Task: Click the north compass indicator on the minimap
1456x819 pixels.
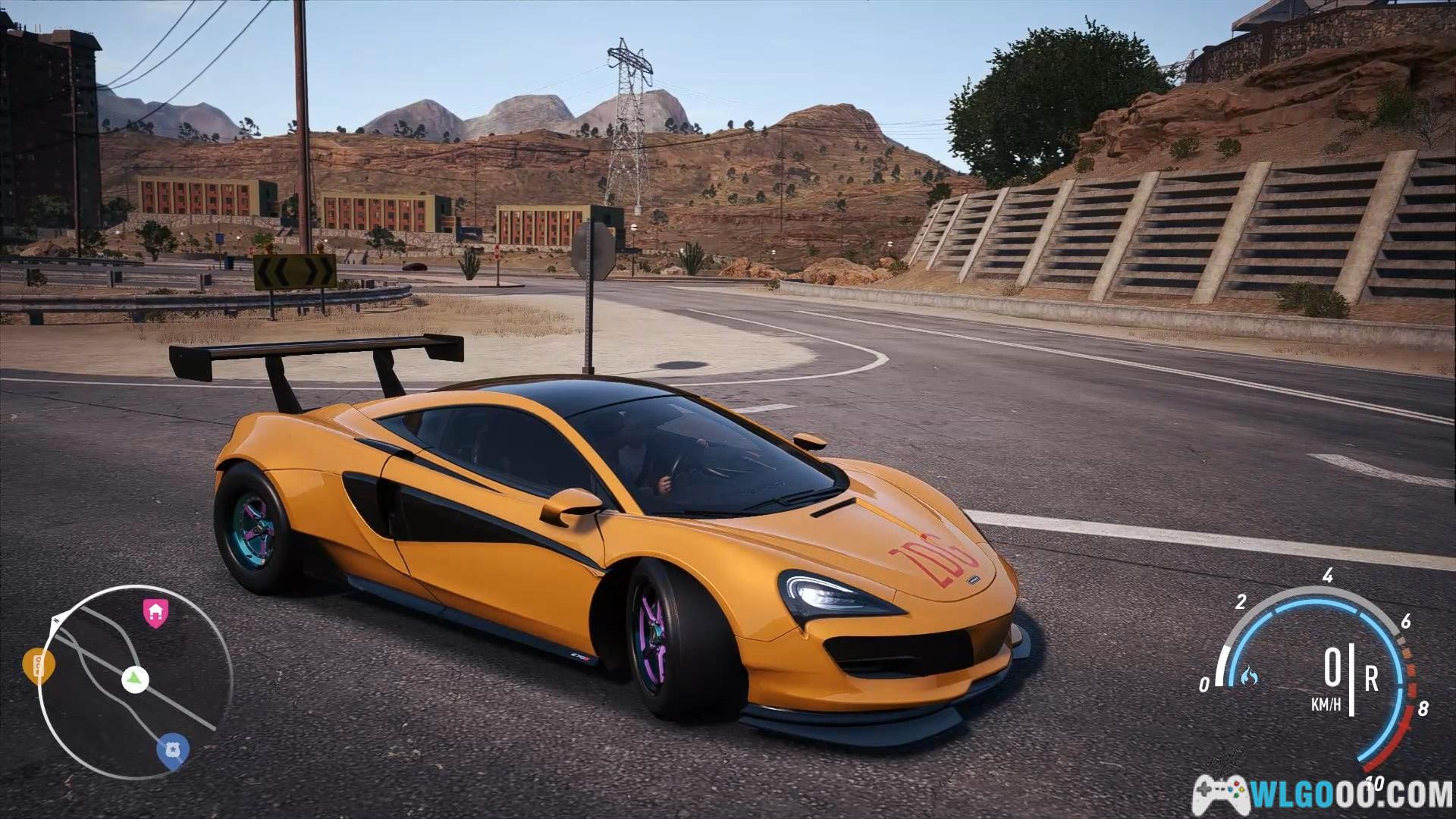Action: 55,621
